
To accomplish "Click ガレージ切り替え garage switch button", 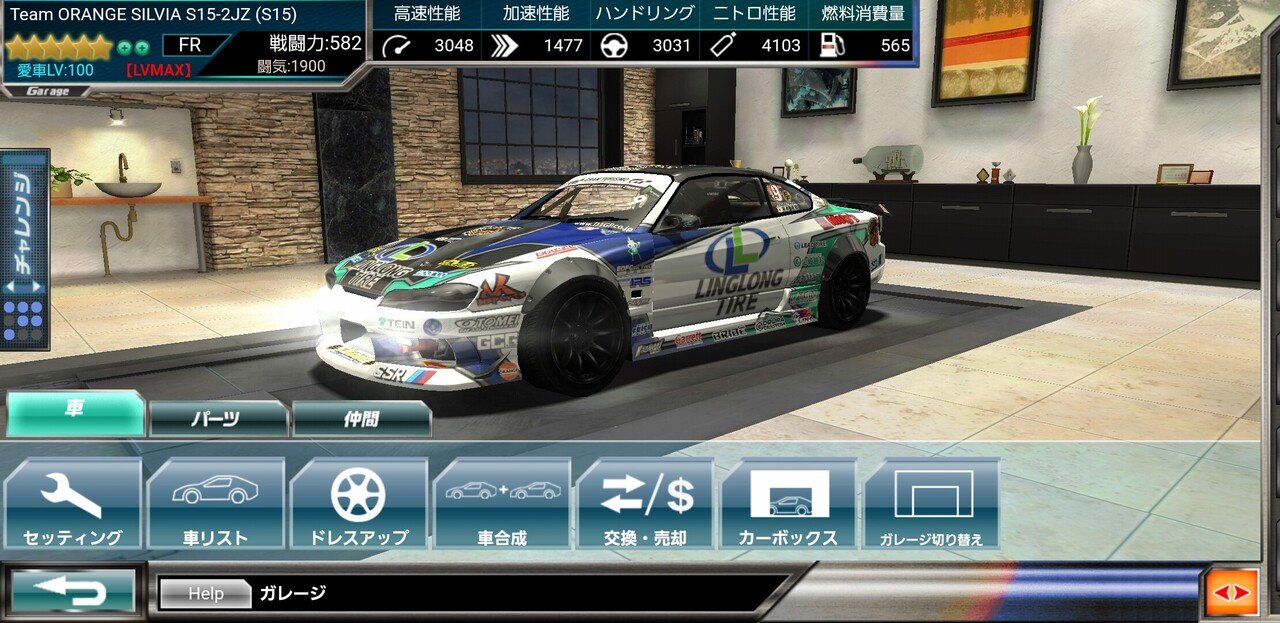I will click(x=931, y=504).
